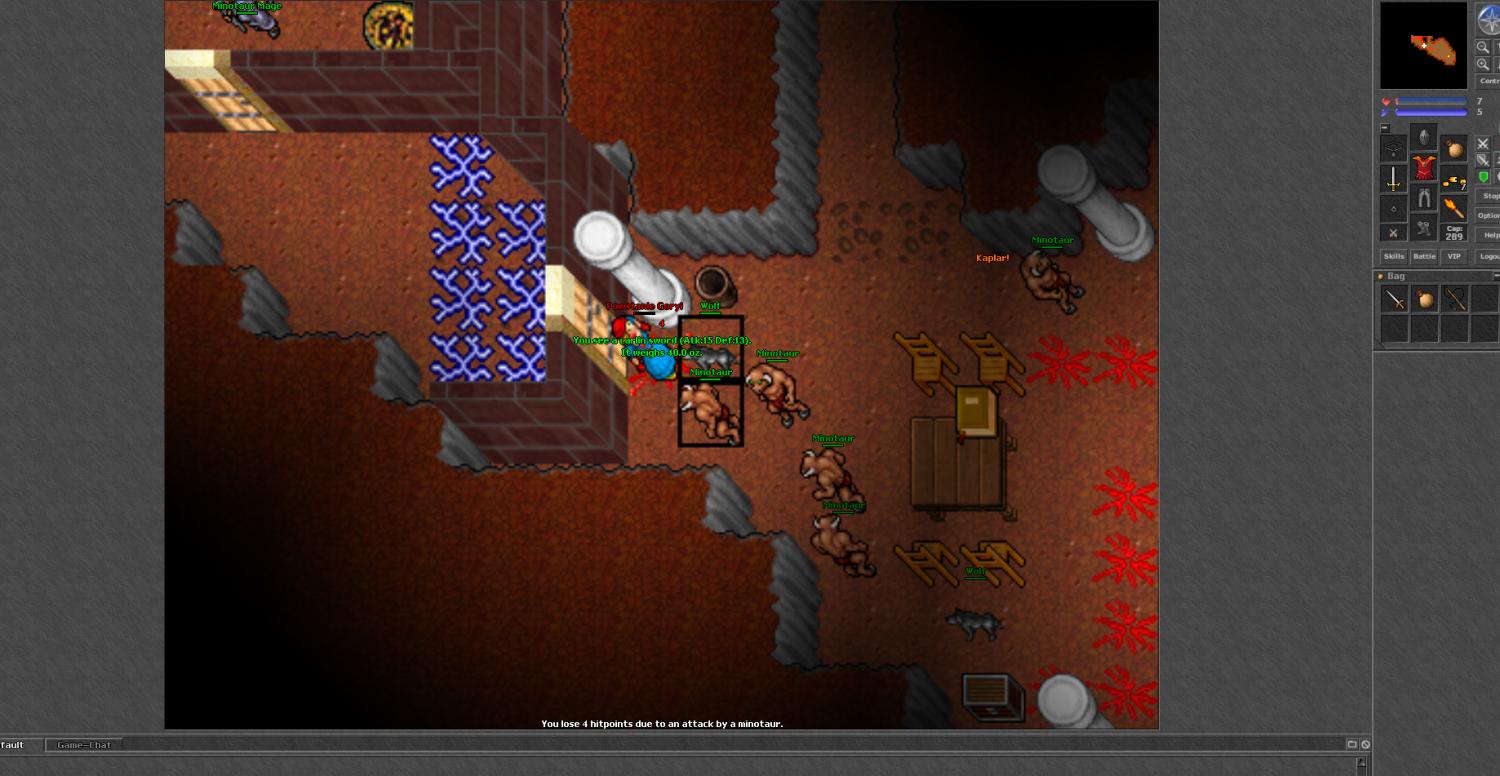This screenshot has height=776, width=1500.
Task: Enable the green shield defensive stance
Action: pyautogui.click(x=1484, y=177)
